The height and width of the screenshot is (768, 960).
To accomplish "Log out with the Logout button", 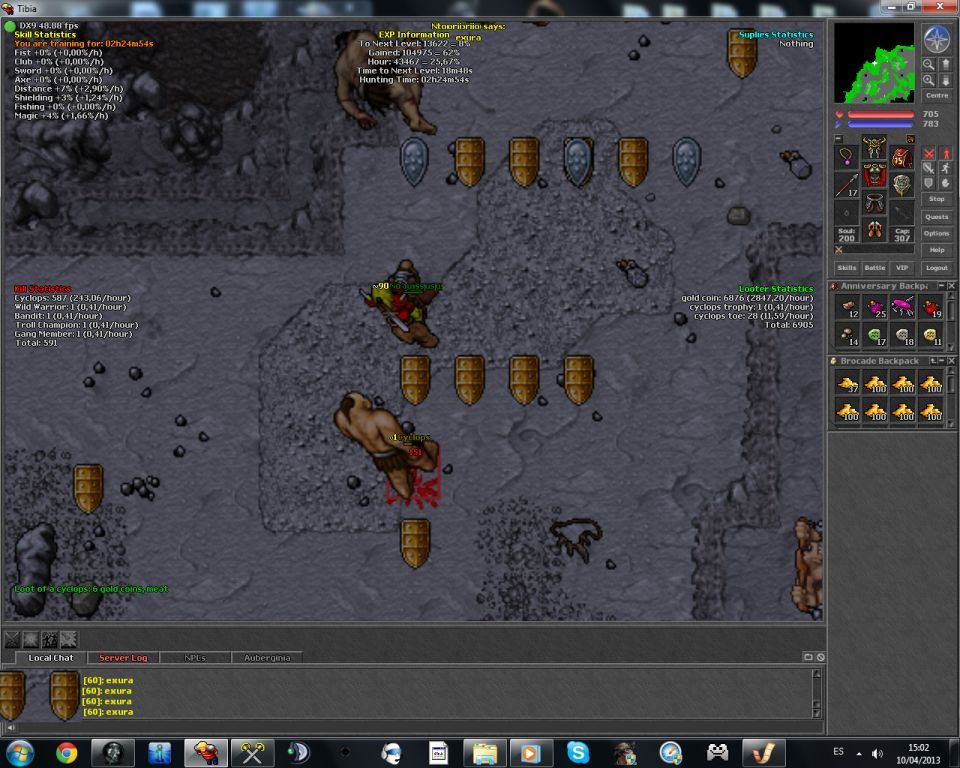I will pos(937,268).
